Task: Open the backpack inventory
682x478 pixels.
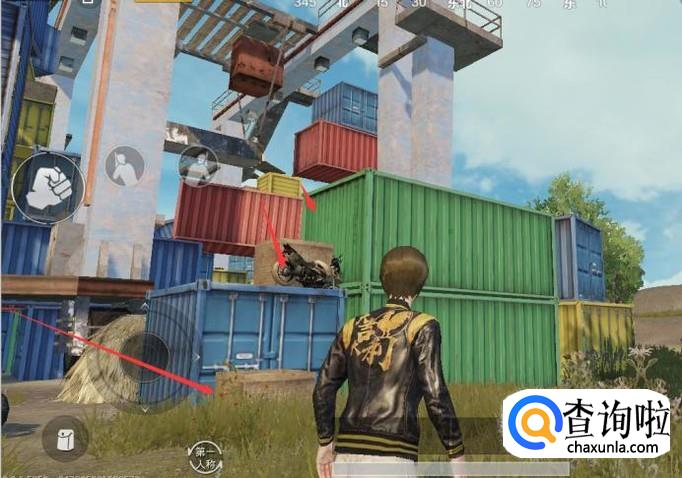Action: (x=65, y=438)
